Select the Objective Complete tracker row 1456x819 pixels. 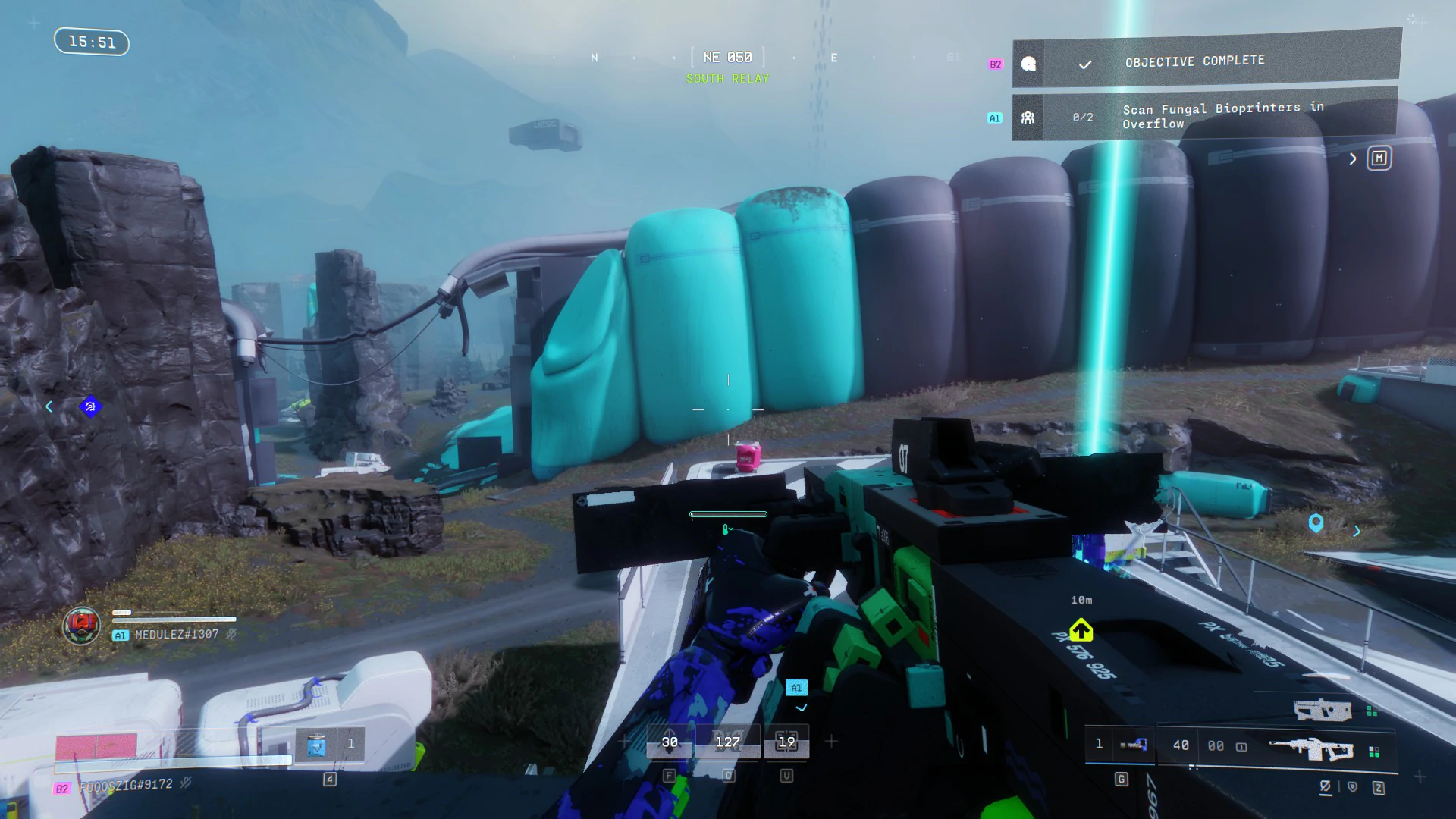1206,61
